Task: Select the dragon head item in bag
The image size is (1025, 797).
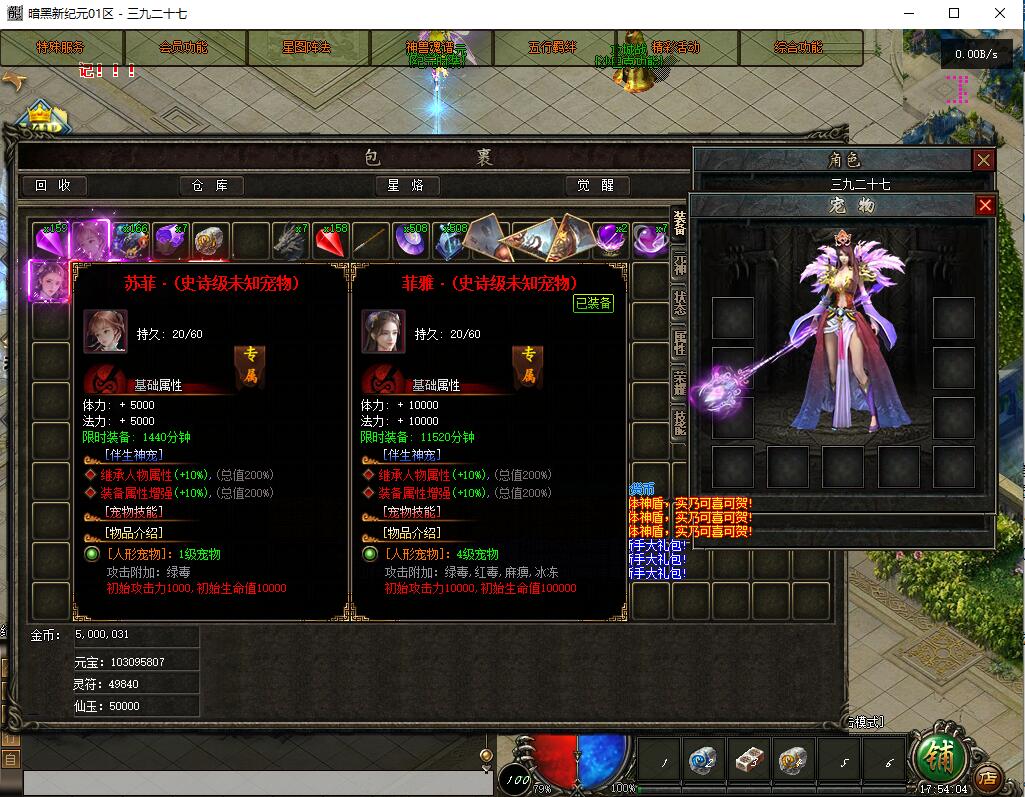Action: pyautogui.click(x=290, y=241)
